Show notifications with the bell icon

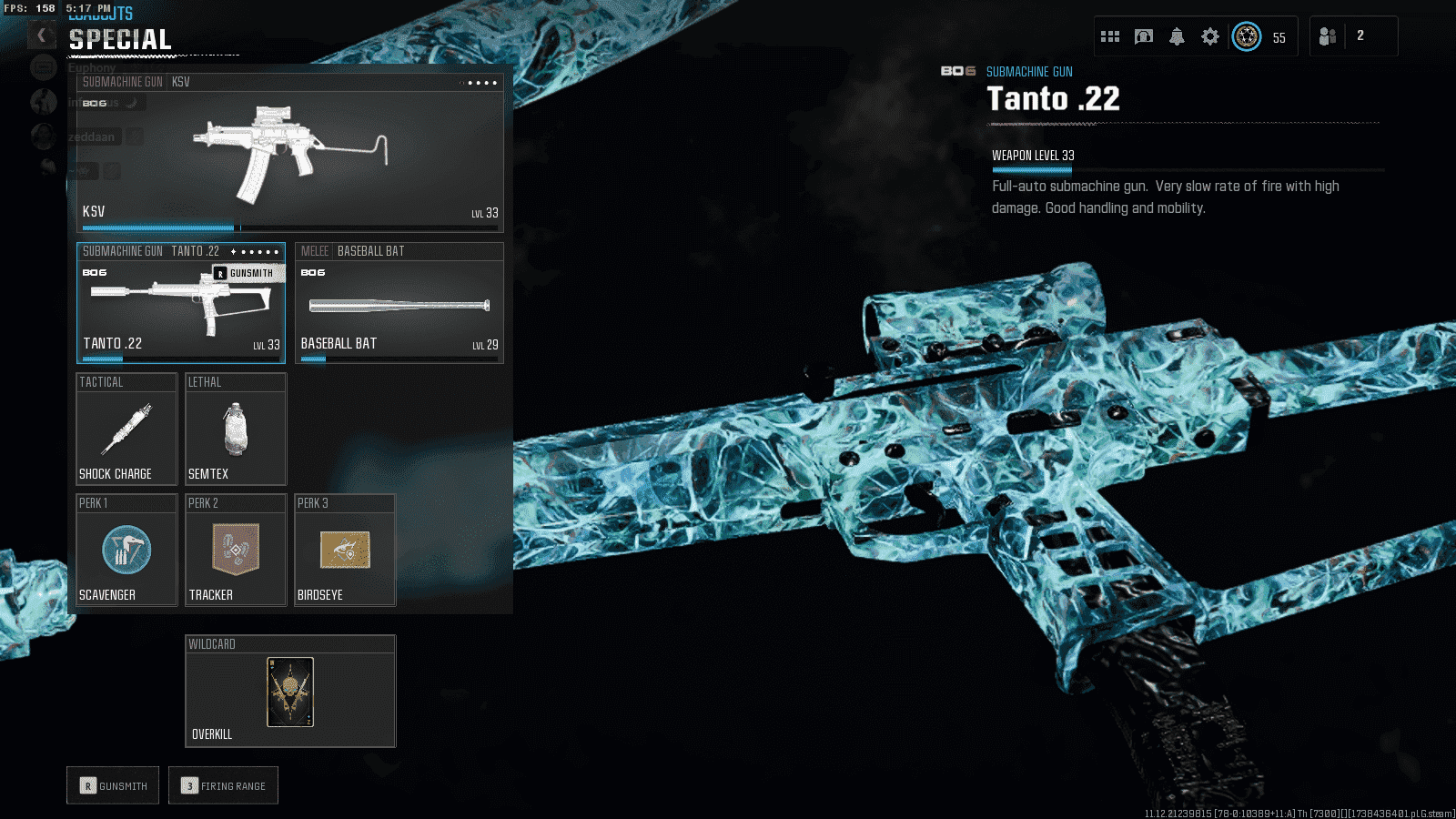point(1177,36)
